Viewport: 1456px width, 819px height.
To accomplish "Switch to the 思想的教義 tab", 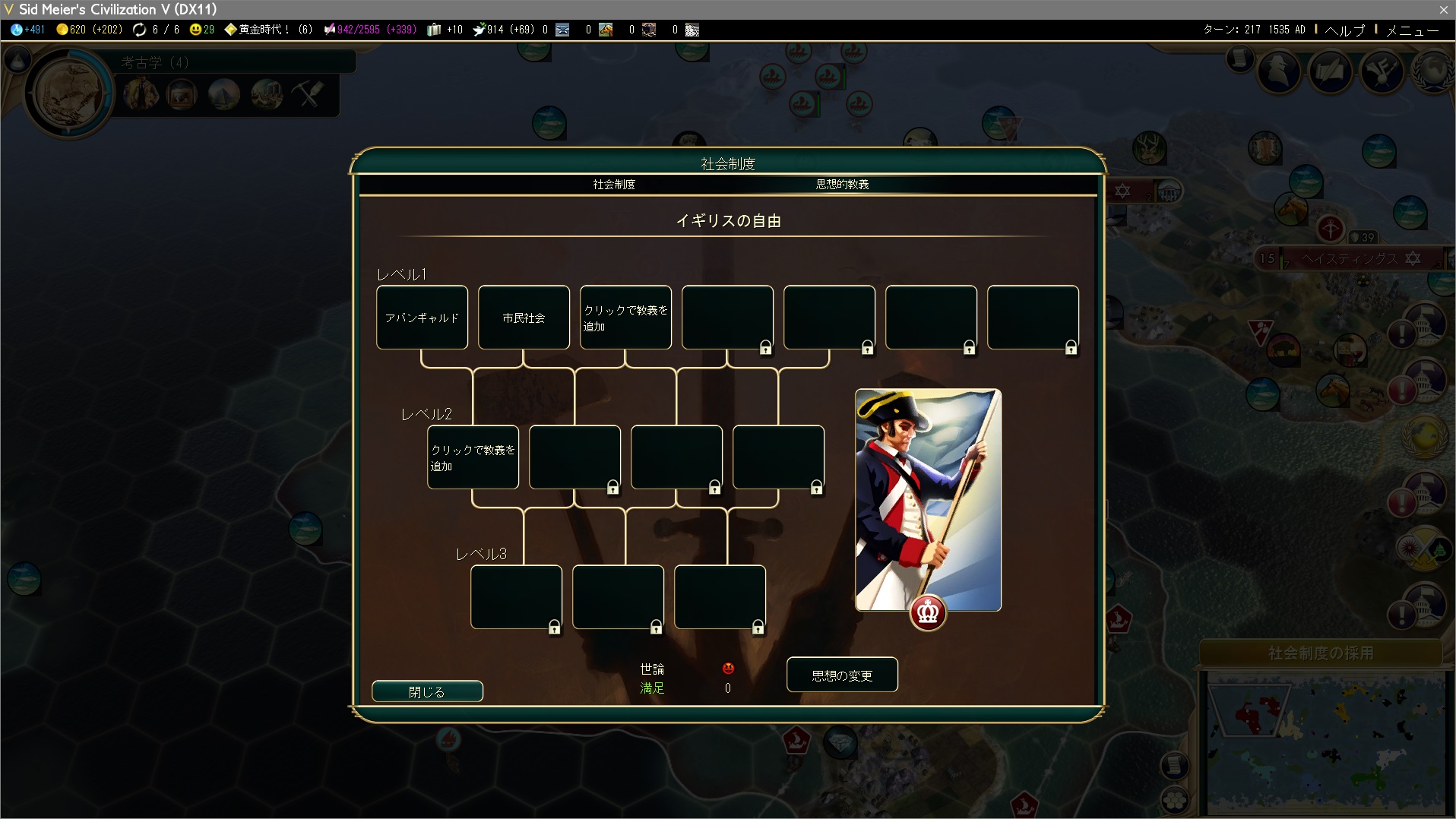I will [x=842, y=185].
